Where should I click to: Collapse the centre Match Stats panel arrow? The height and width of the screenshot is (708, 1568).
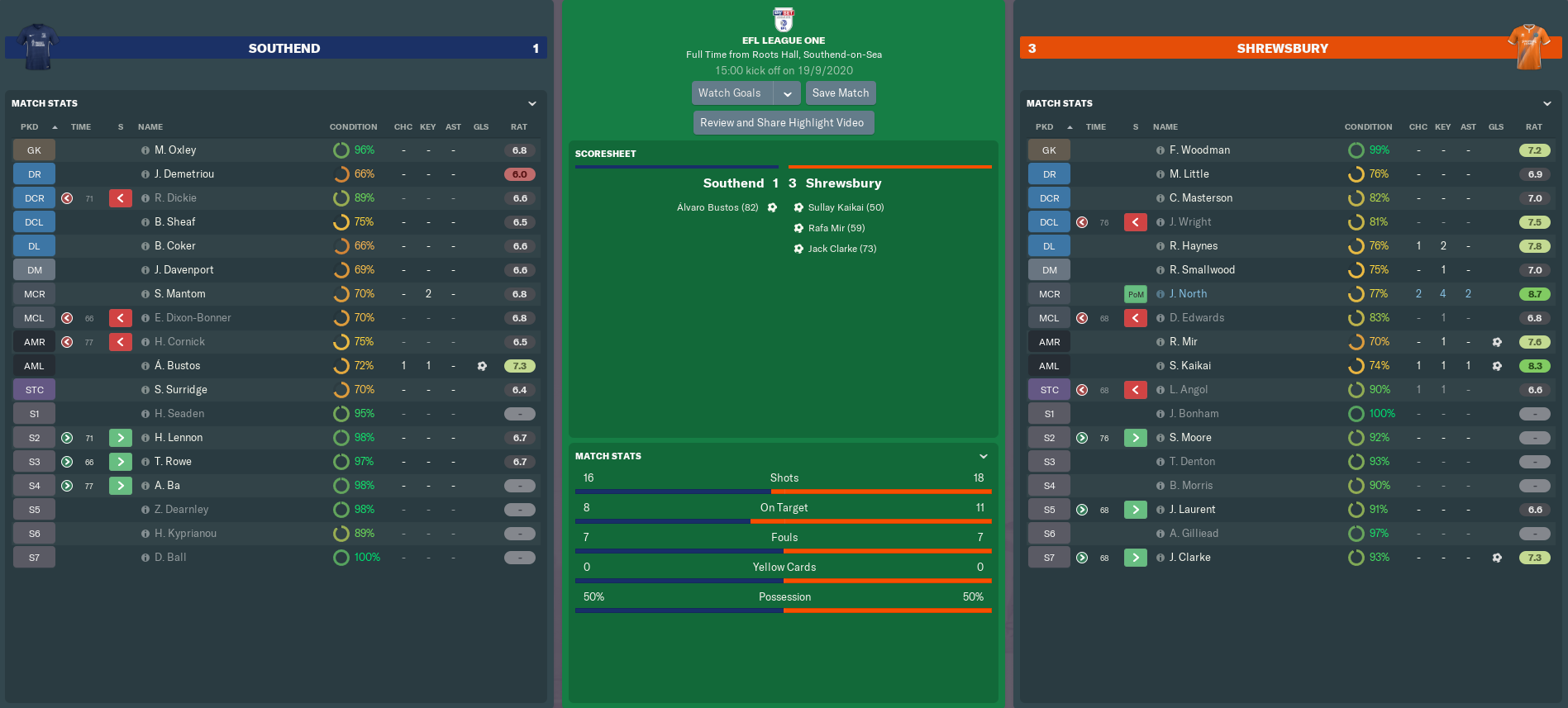coord(984,457)
